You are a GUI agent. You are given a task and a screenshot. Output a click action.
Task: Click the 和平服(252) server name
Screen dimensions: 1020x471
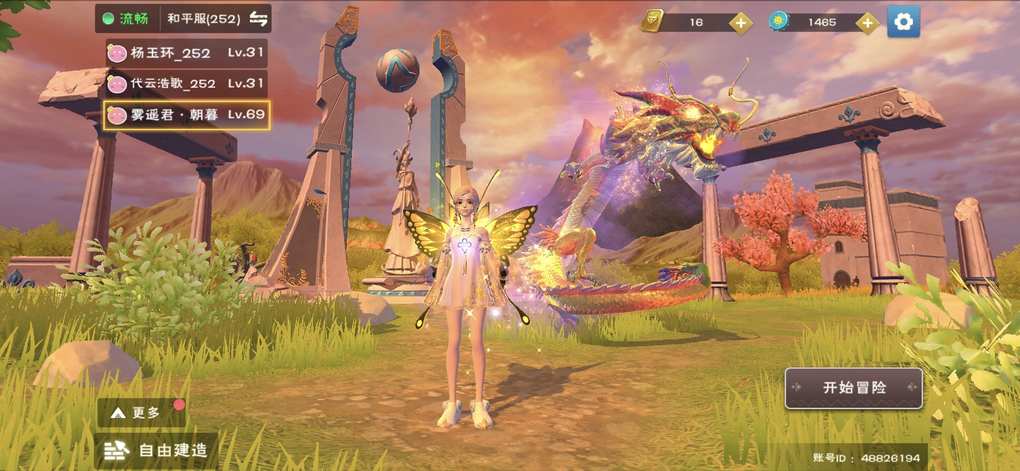click(x=204, y=19)
